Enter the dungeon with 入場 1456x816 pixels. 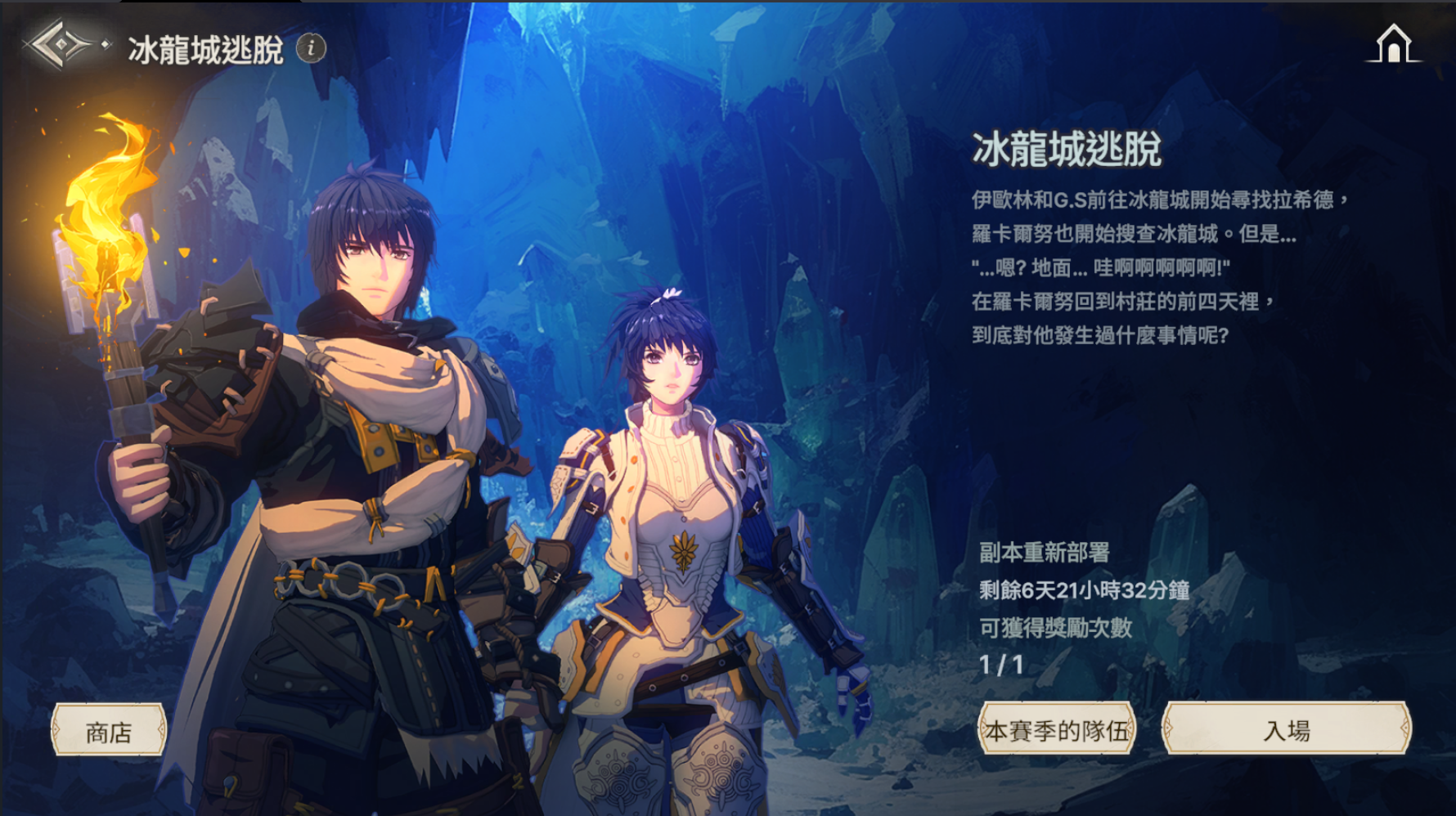pos(1286,729)
